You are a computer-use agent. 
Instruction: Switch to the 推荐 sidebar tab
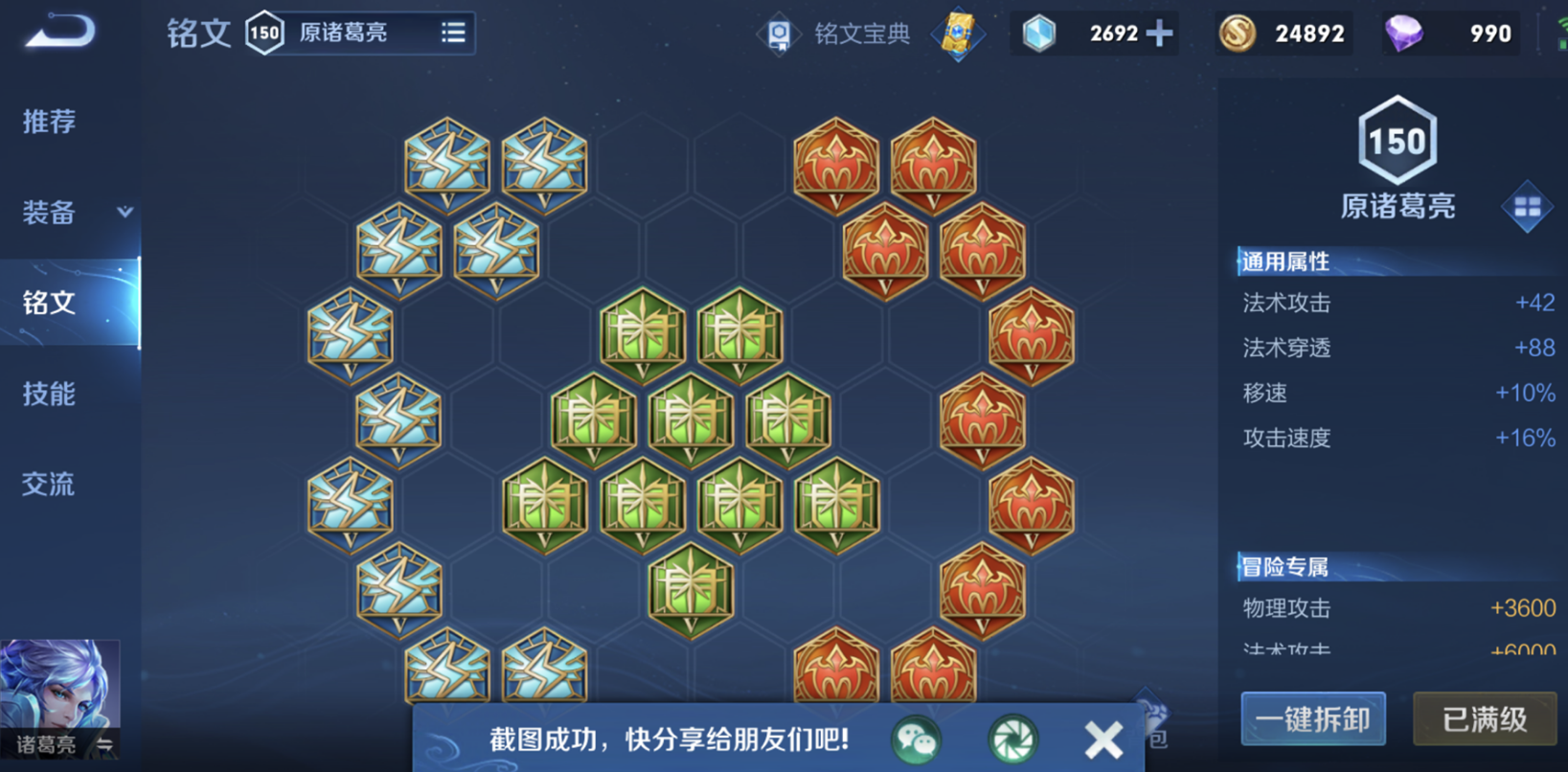coord(50,123)
